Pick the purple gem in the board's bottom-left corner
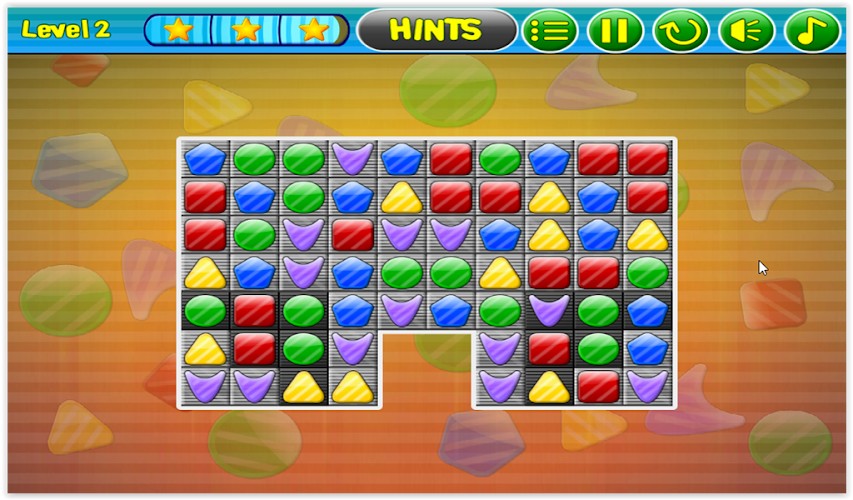 click(x=205, y=385)
